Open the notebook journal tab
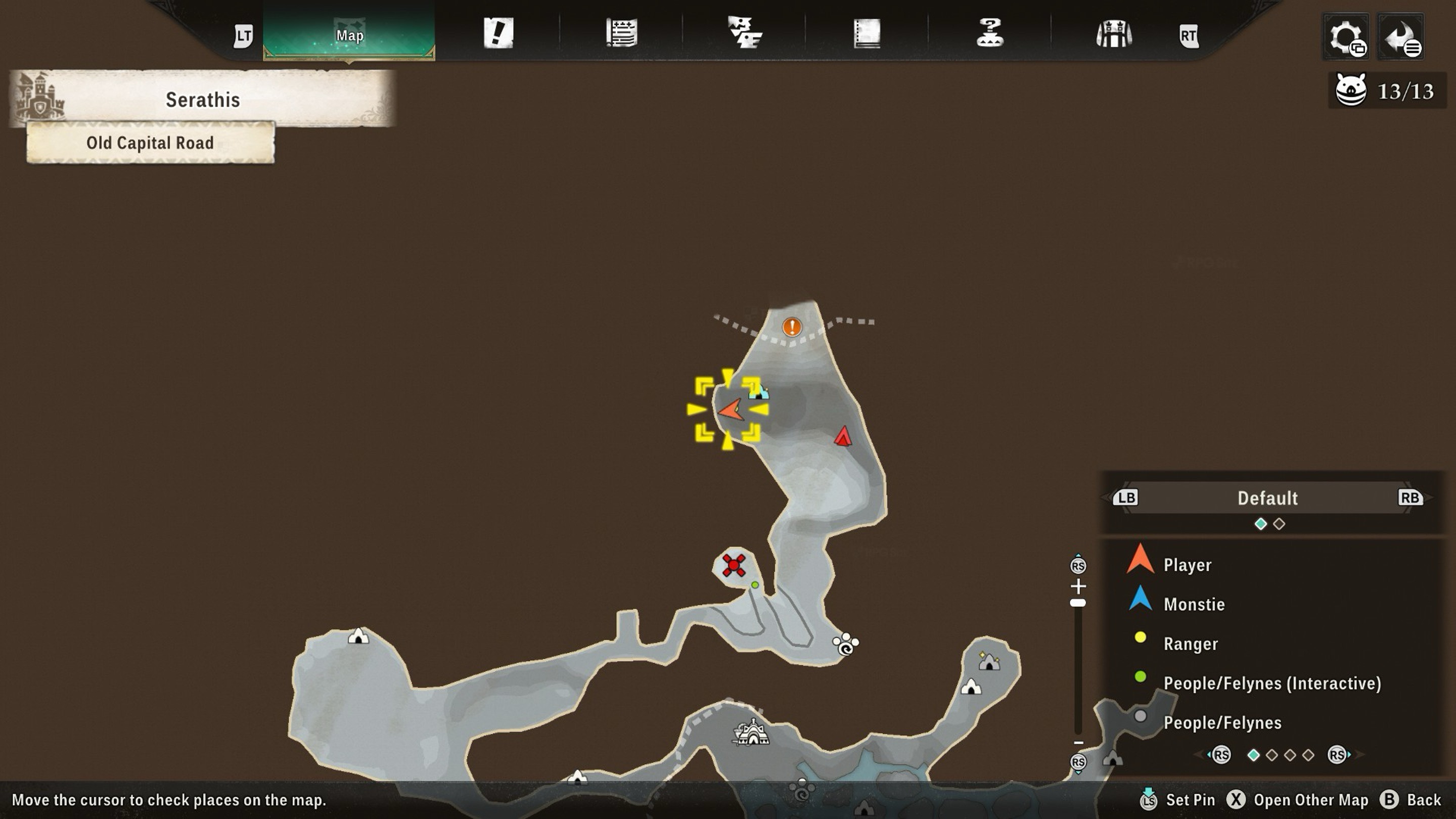This screenshot has width=1456, height=819. [x=867, y=33]
